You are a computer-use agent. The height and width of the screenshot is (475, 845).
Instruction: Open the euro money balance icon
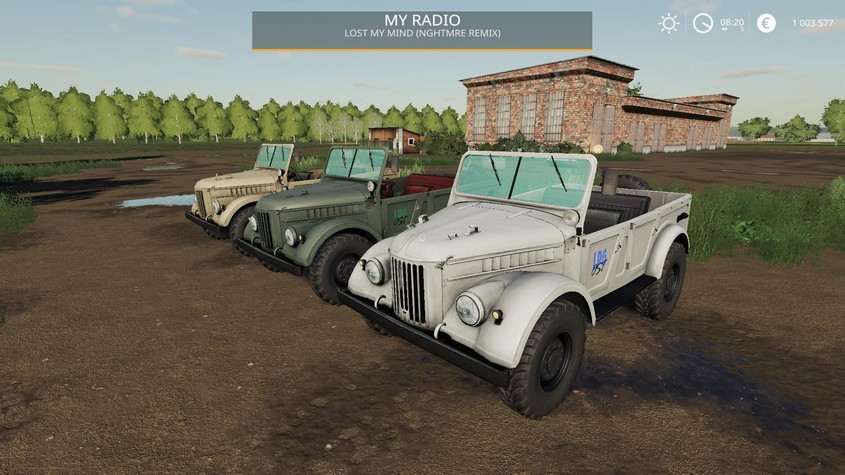pos(766,23)
